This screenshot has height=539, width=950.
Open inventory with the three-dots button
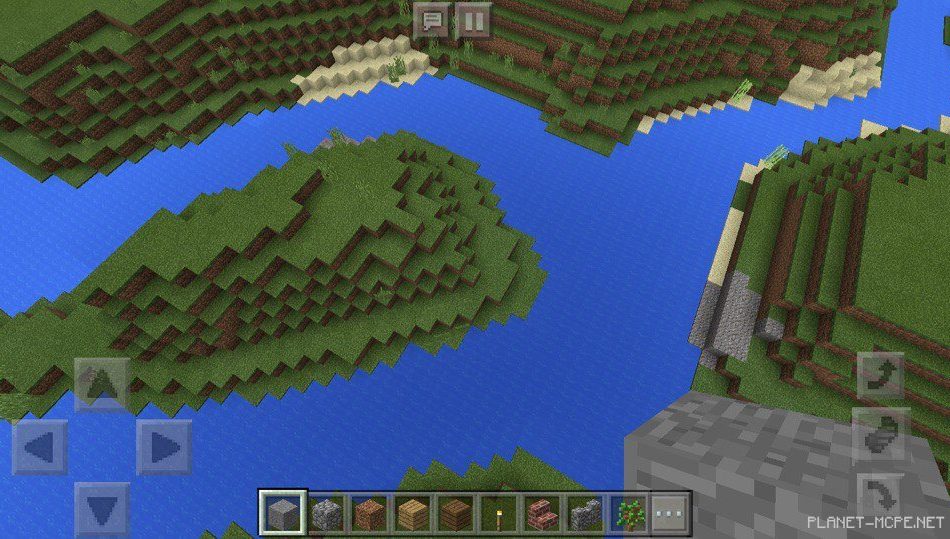pos(671,514)
